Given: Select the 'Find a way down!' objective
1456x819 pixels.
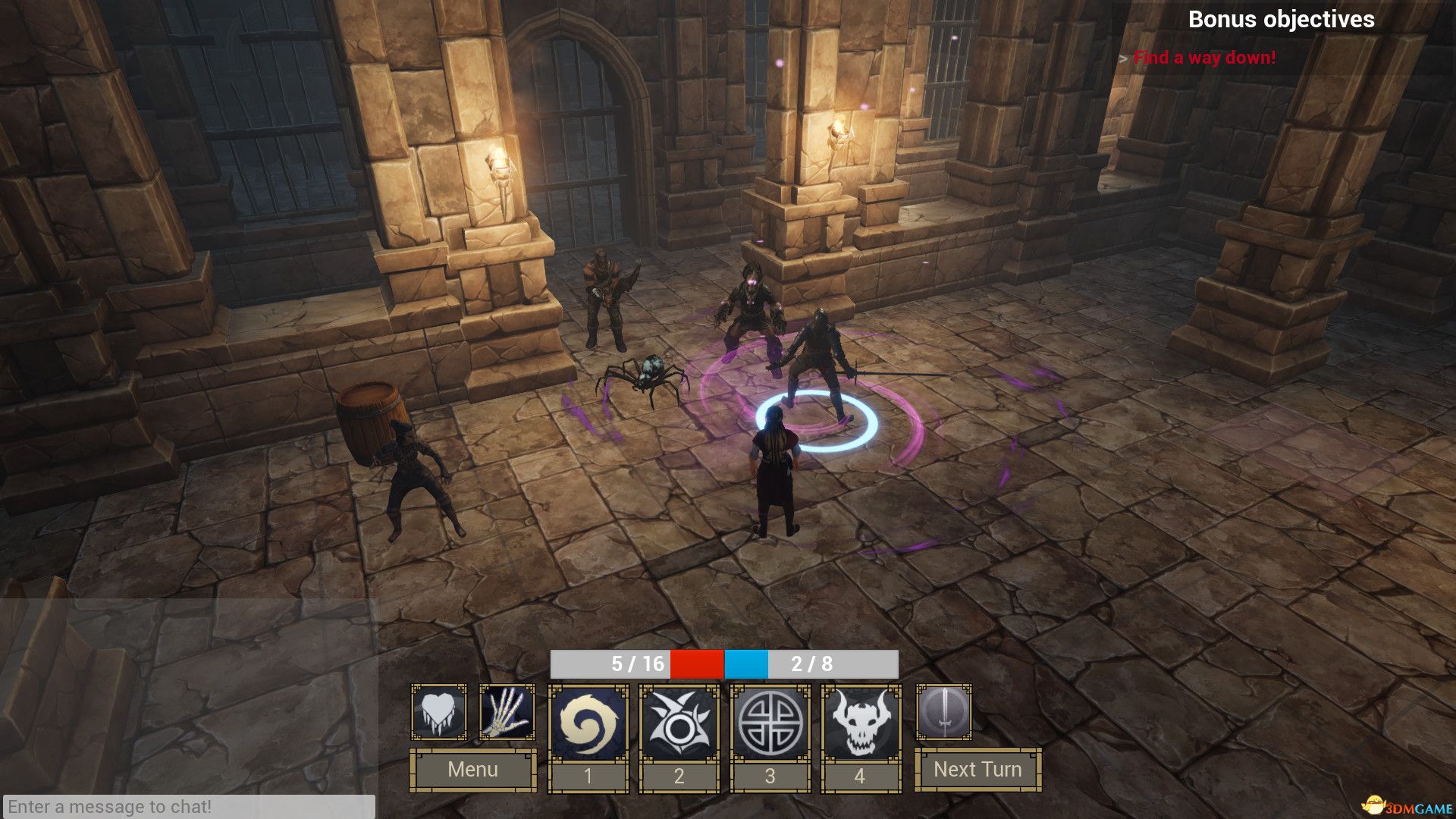Looking at the screenshot, I should (1204, 58).
